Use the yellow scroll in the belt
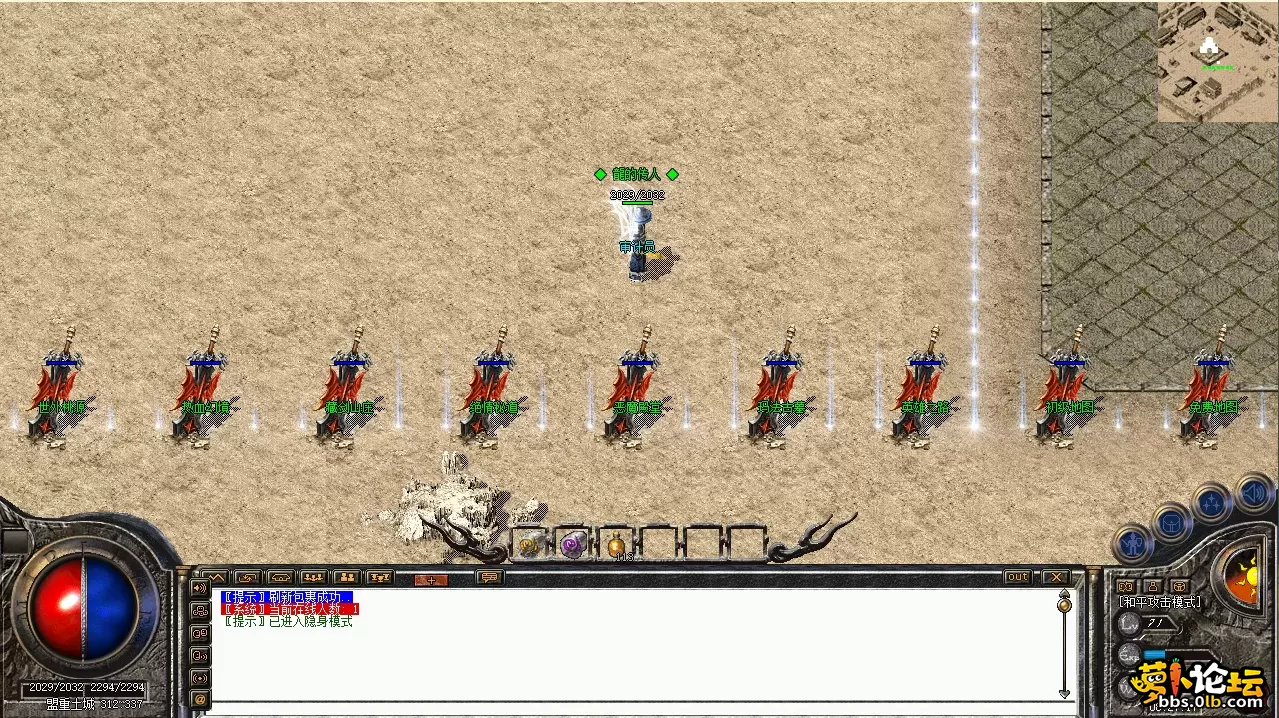 [530, 544]
